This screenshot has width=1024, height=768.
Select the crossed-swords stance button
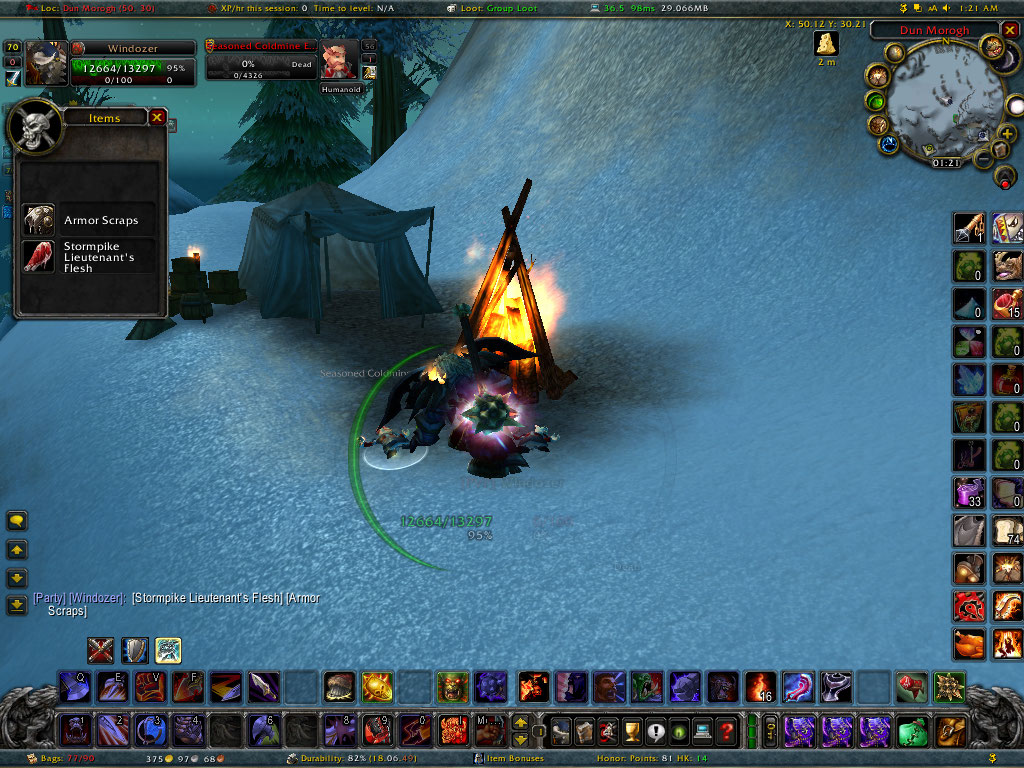(x=100, y=650)
